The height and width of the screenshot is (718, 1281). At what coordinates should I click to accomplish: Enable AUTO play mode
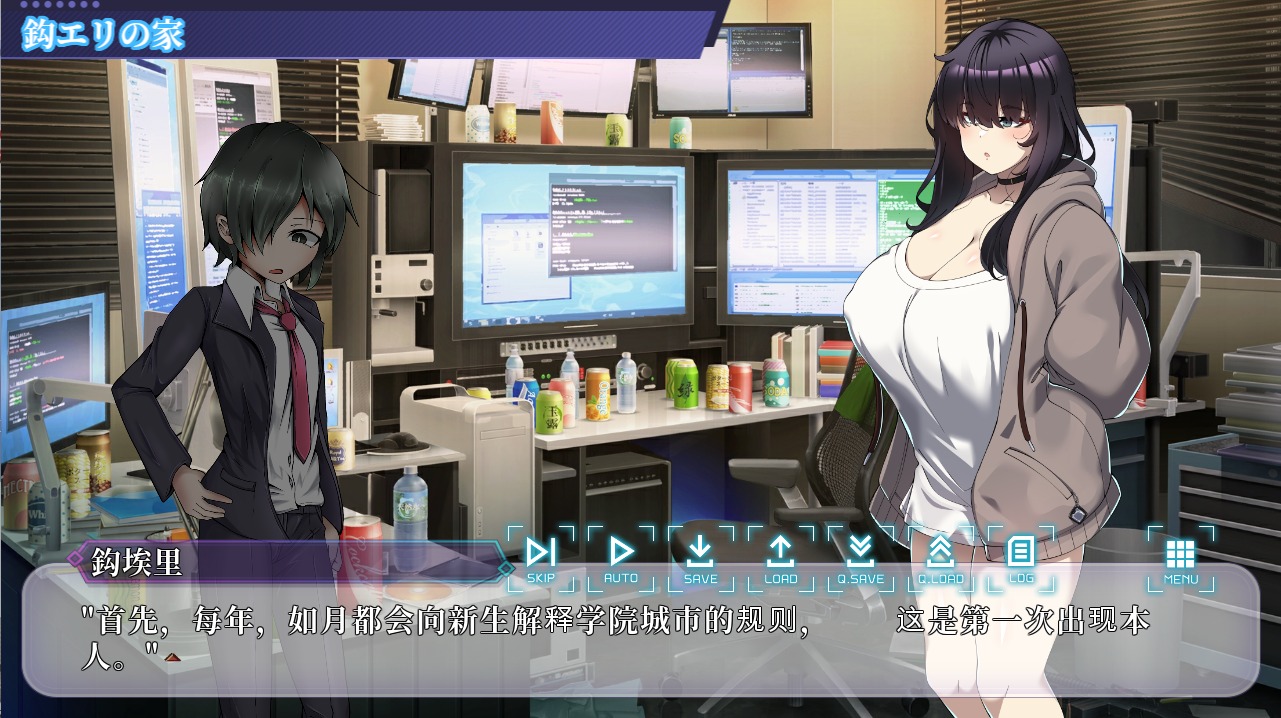621,558
